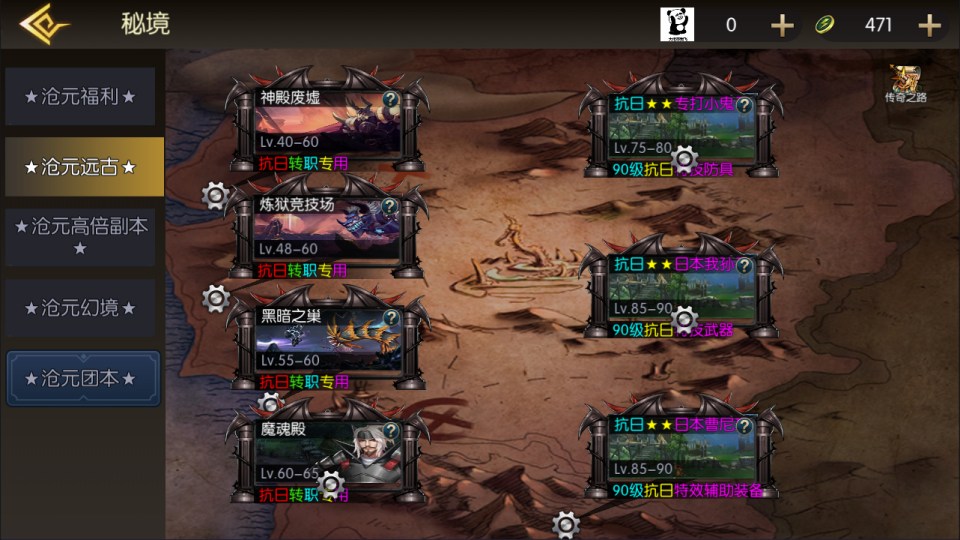Show help for 日本曹尼 via question mark
The width and height of the screenshot is (960, 540).
point(743,426)
